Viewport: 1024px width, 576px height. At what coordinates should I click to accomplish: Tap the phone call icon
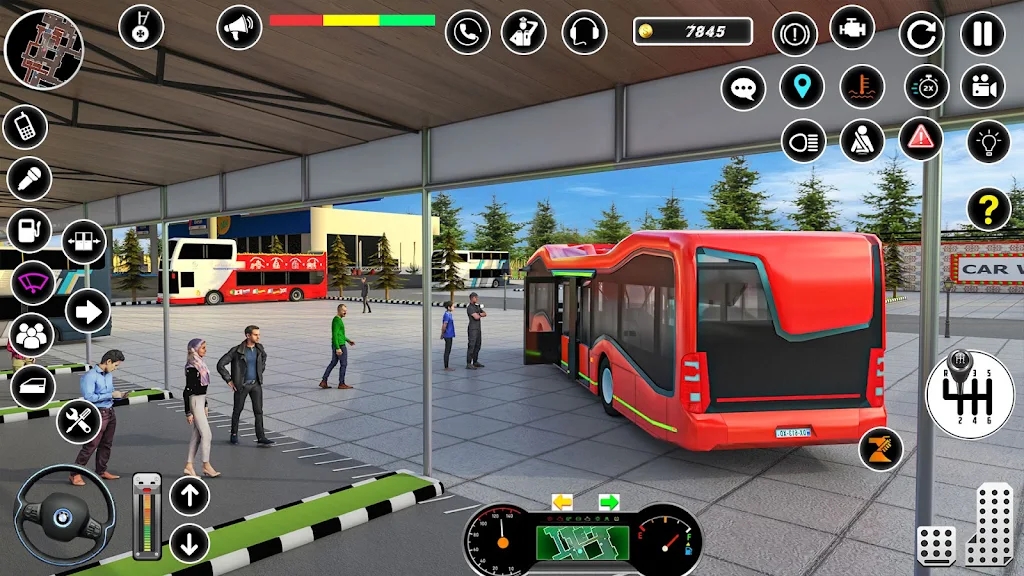pyautogui.click(x=467, y=31)
